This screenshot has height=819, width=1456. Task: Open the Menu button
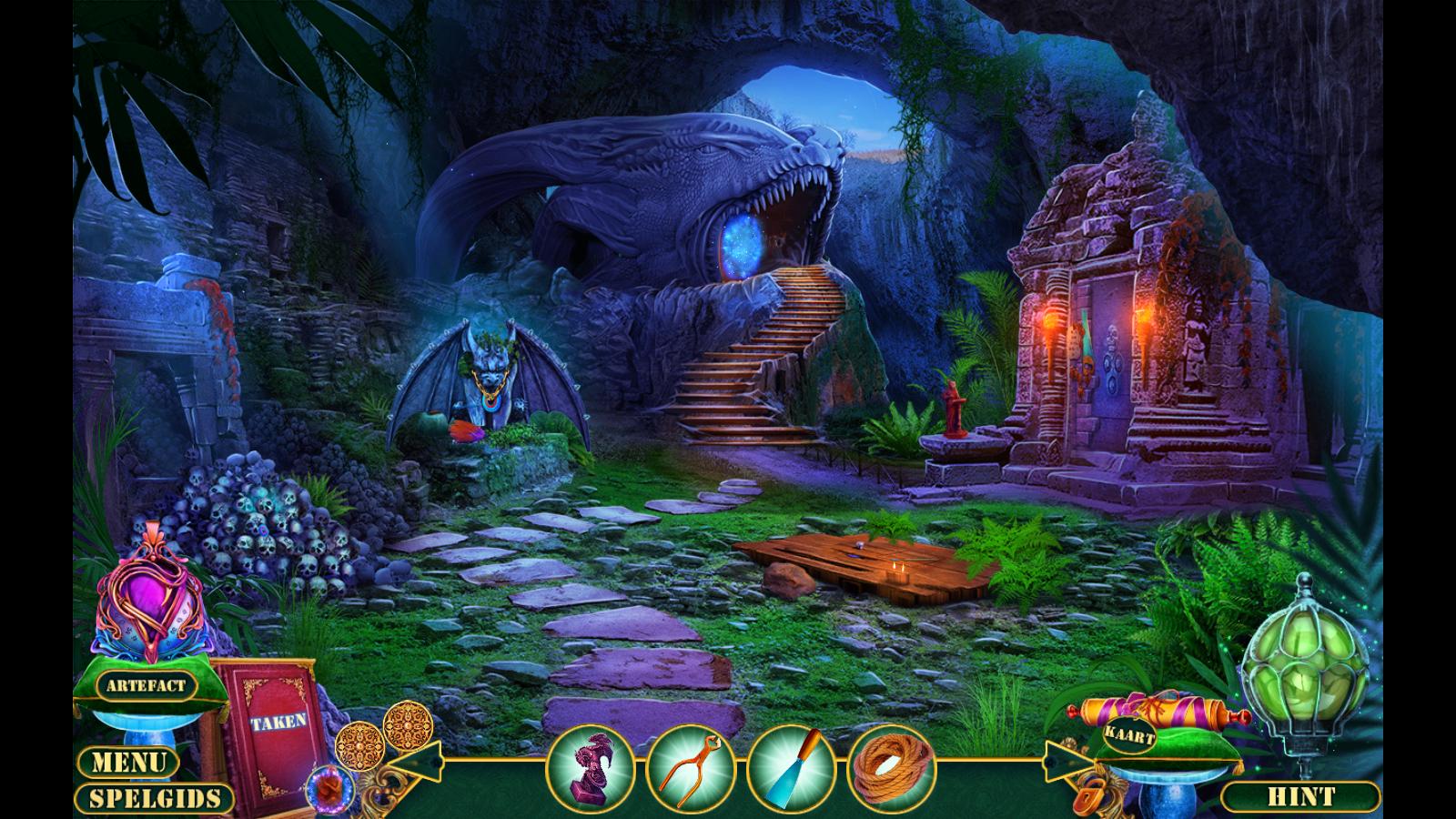(128, 762)
